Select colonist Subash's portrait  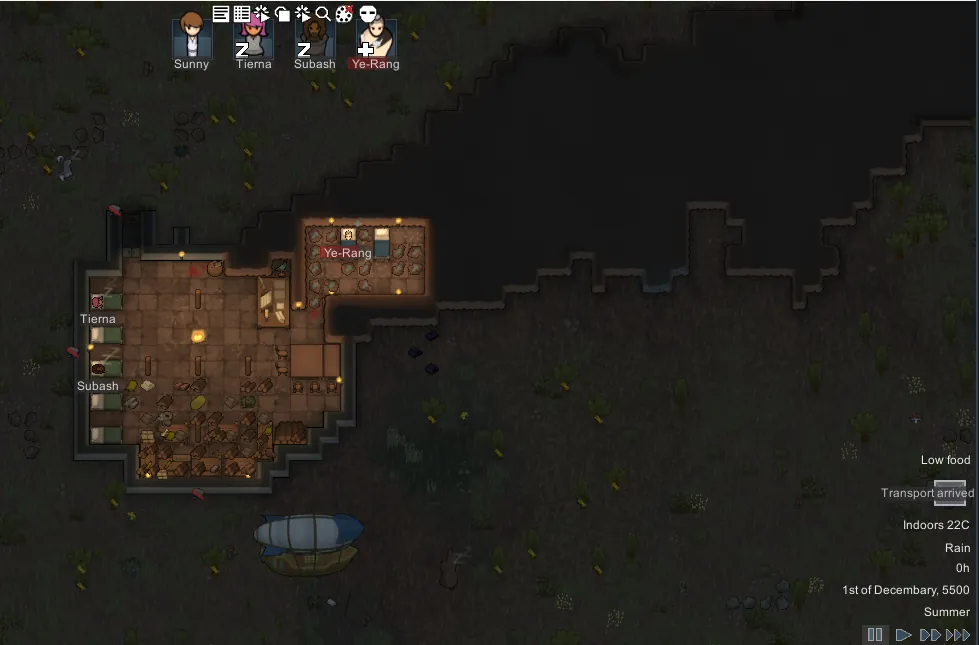pyautogui.click(x=314, y=38)
